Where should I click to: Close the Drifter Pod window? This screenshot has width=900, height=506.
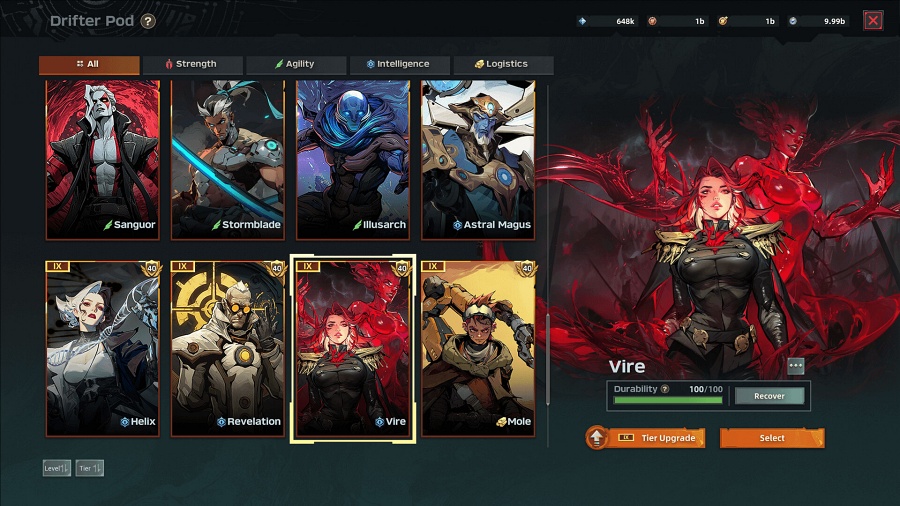pos(873,20)
